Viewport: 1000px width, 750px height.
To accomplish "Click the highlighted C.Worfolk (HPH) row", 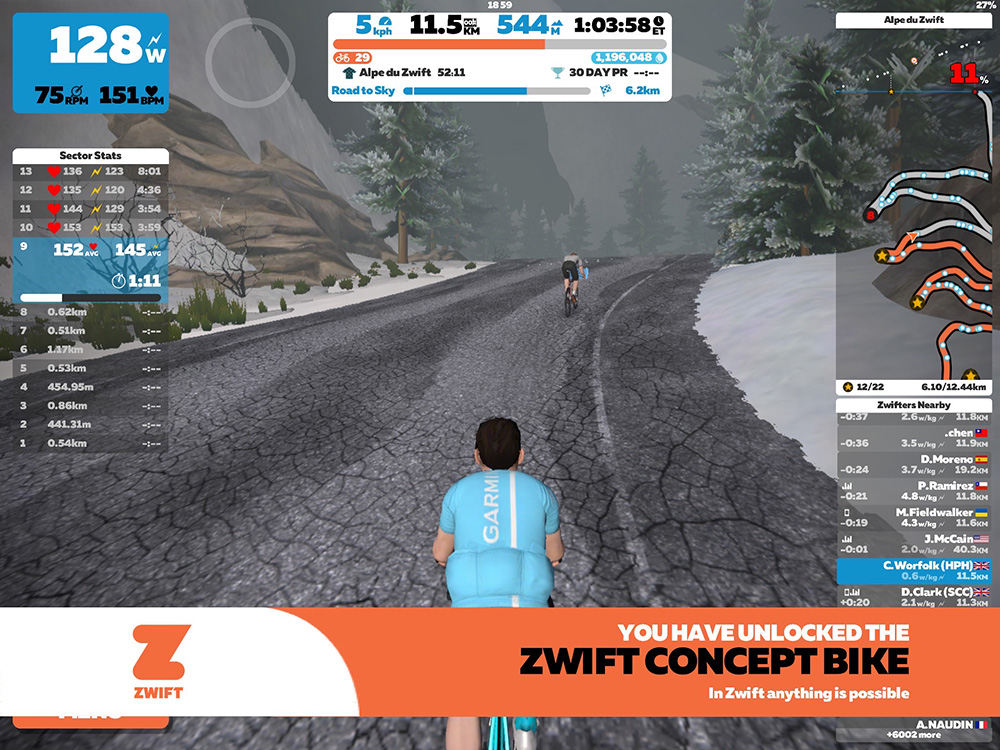I will click(913, 571).
